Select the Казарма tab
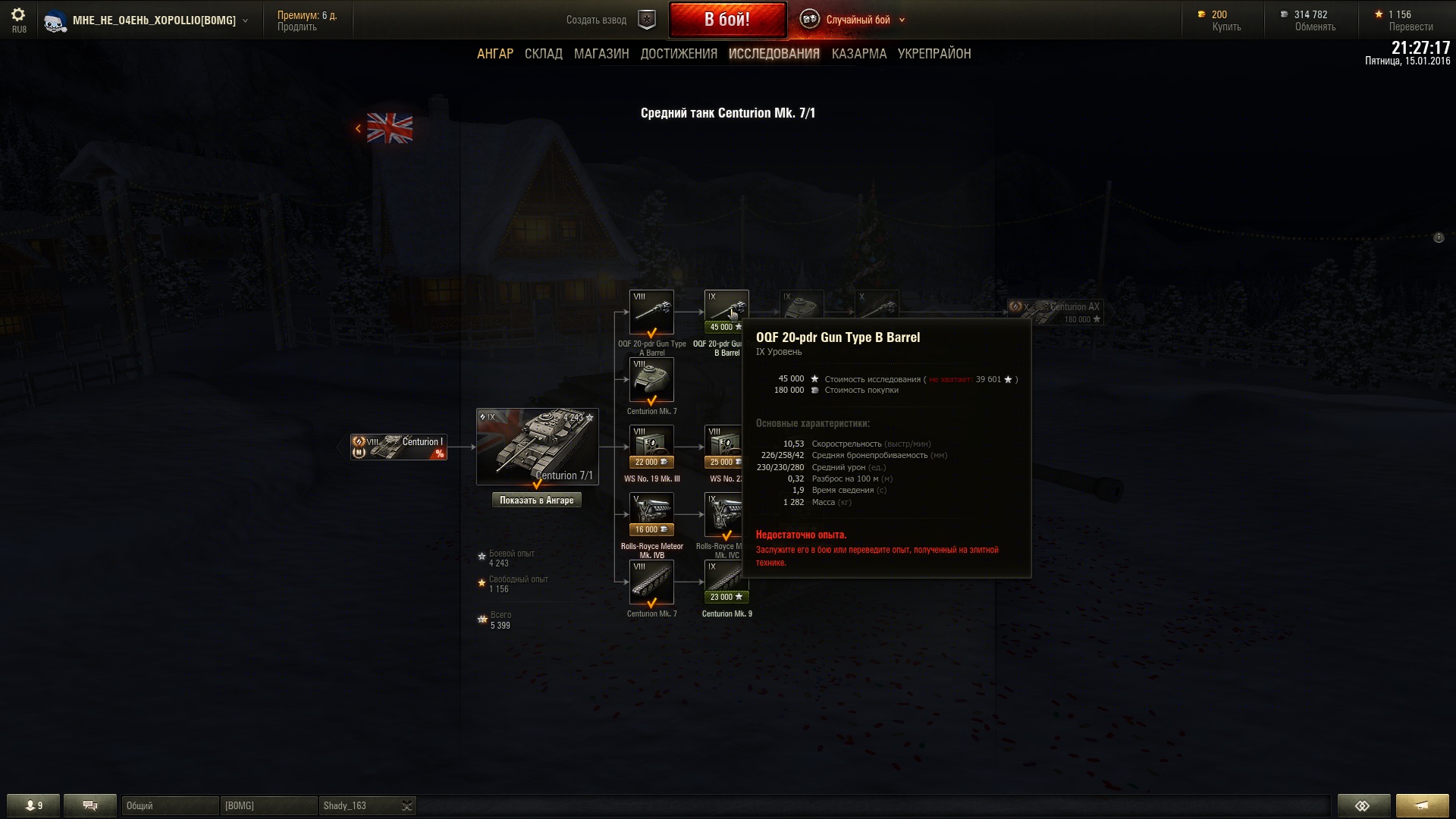This screenshot has height=819, width=1456. 858,54
